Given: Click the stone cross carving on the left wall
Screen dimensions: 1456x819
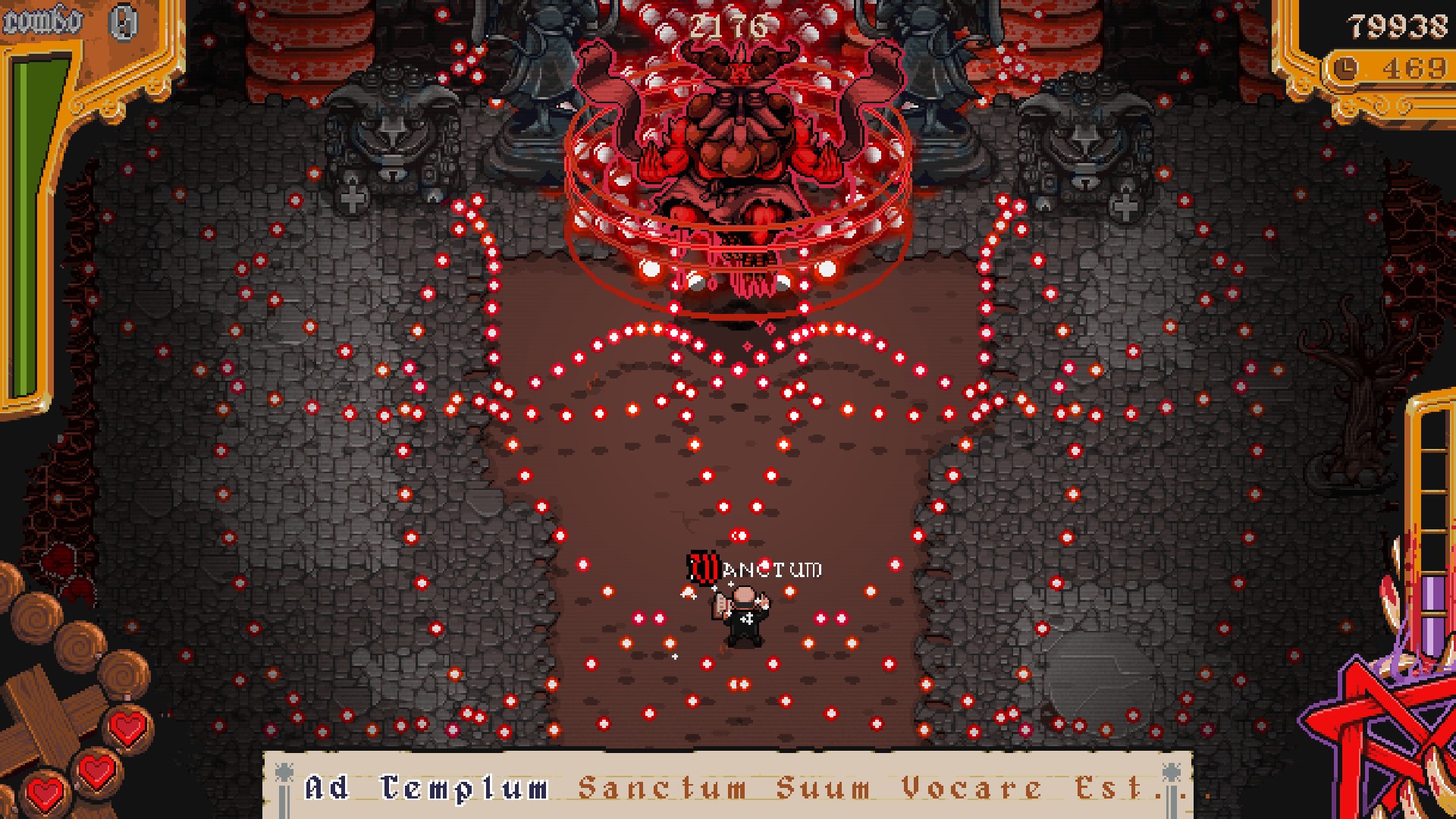Looking at the screenshot, I should coord(351,199).
